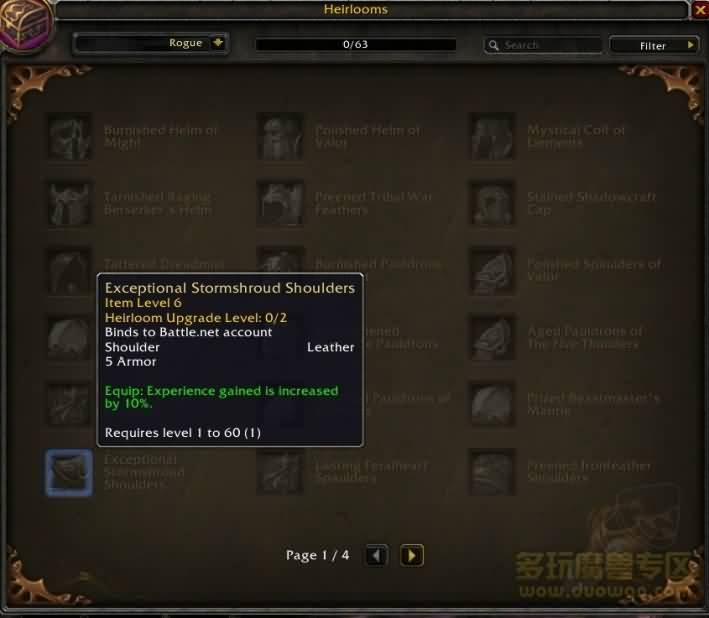This screenshot has width=709, height=618.
Task: Choose the Mystical Coif of Elements heirloom
Action: [493, 137]
